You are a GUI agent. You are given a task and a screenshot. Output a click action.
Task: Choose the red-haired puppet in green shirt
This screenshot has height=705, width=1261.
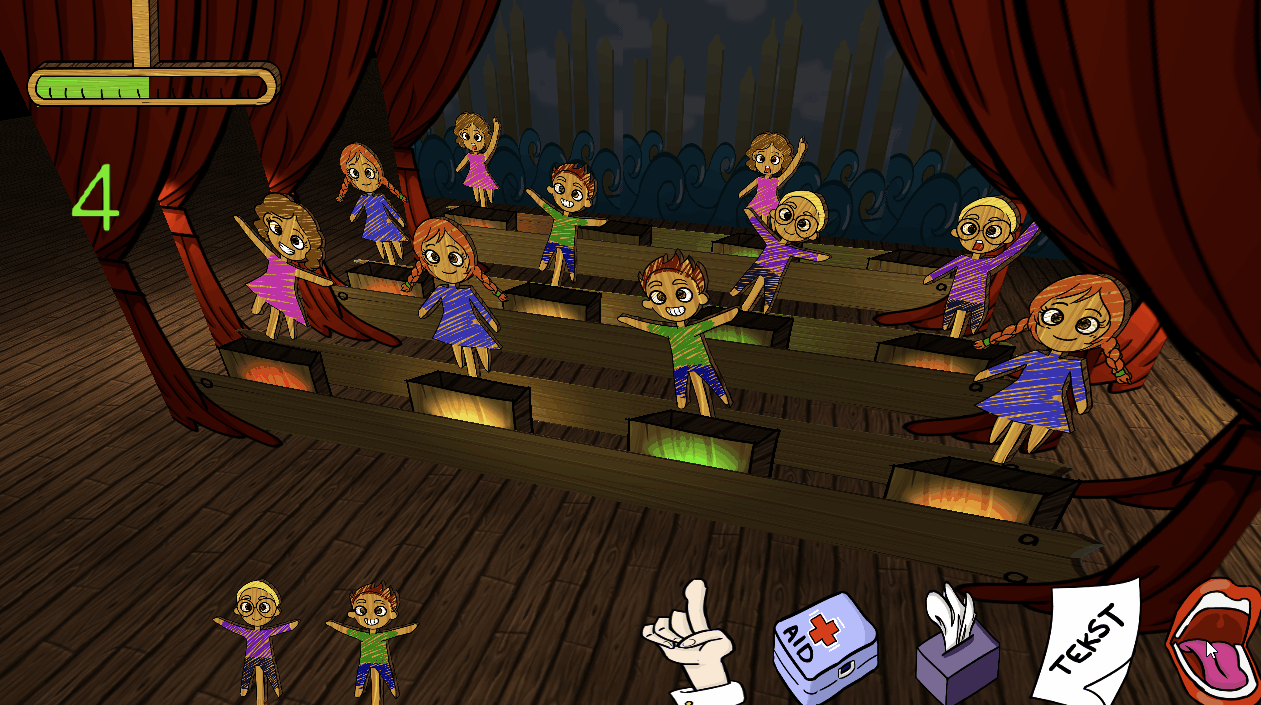[x=373, y=637]
